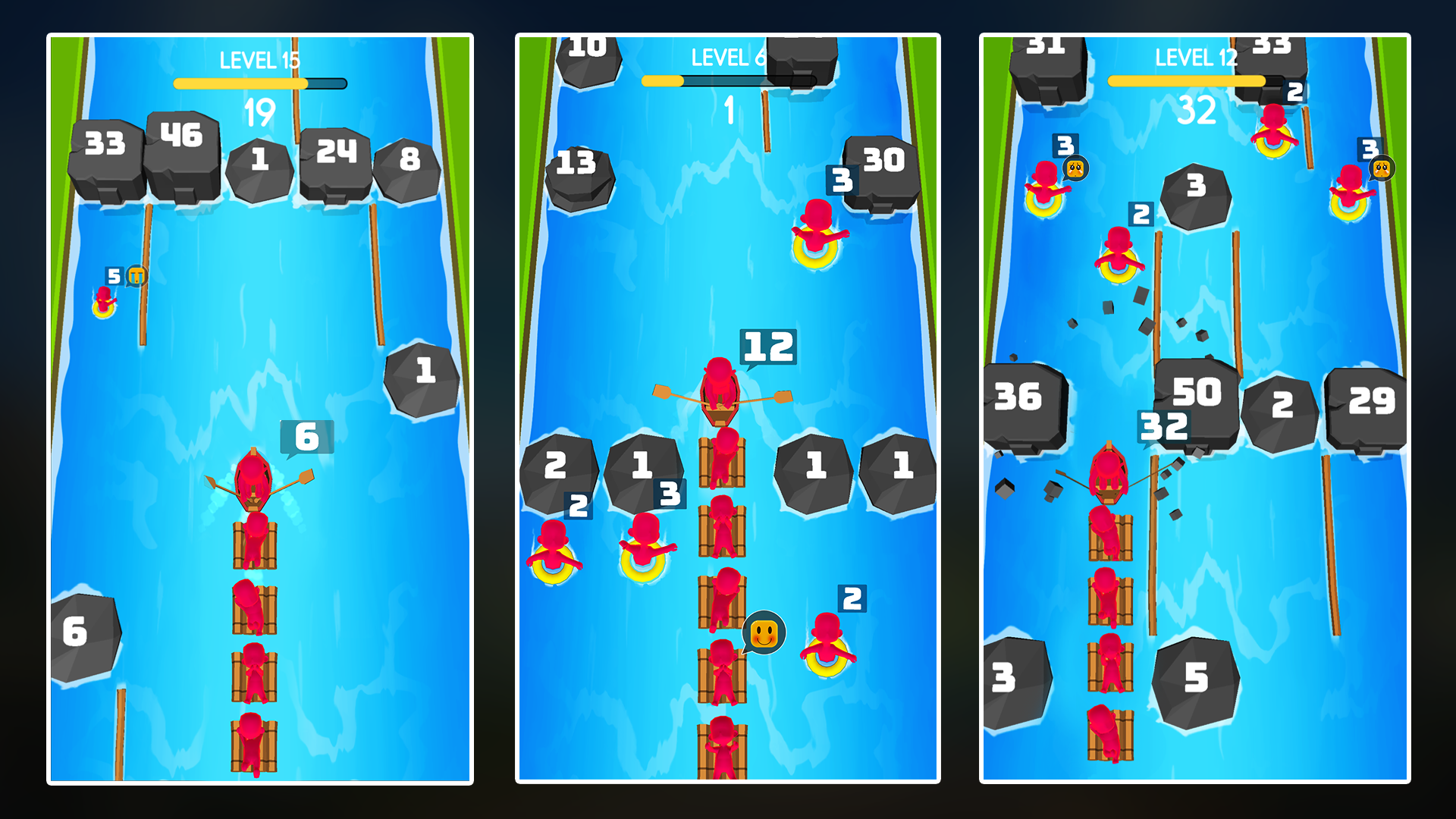The image size is (1456, 819).
Task: Tap the LEVEL 12 header text
Action: pyautogui.click(x=1197, y=58)
